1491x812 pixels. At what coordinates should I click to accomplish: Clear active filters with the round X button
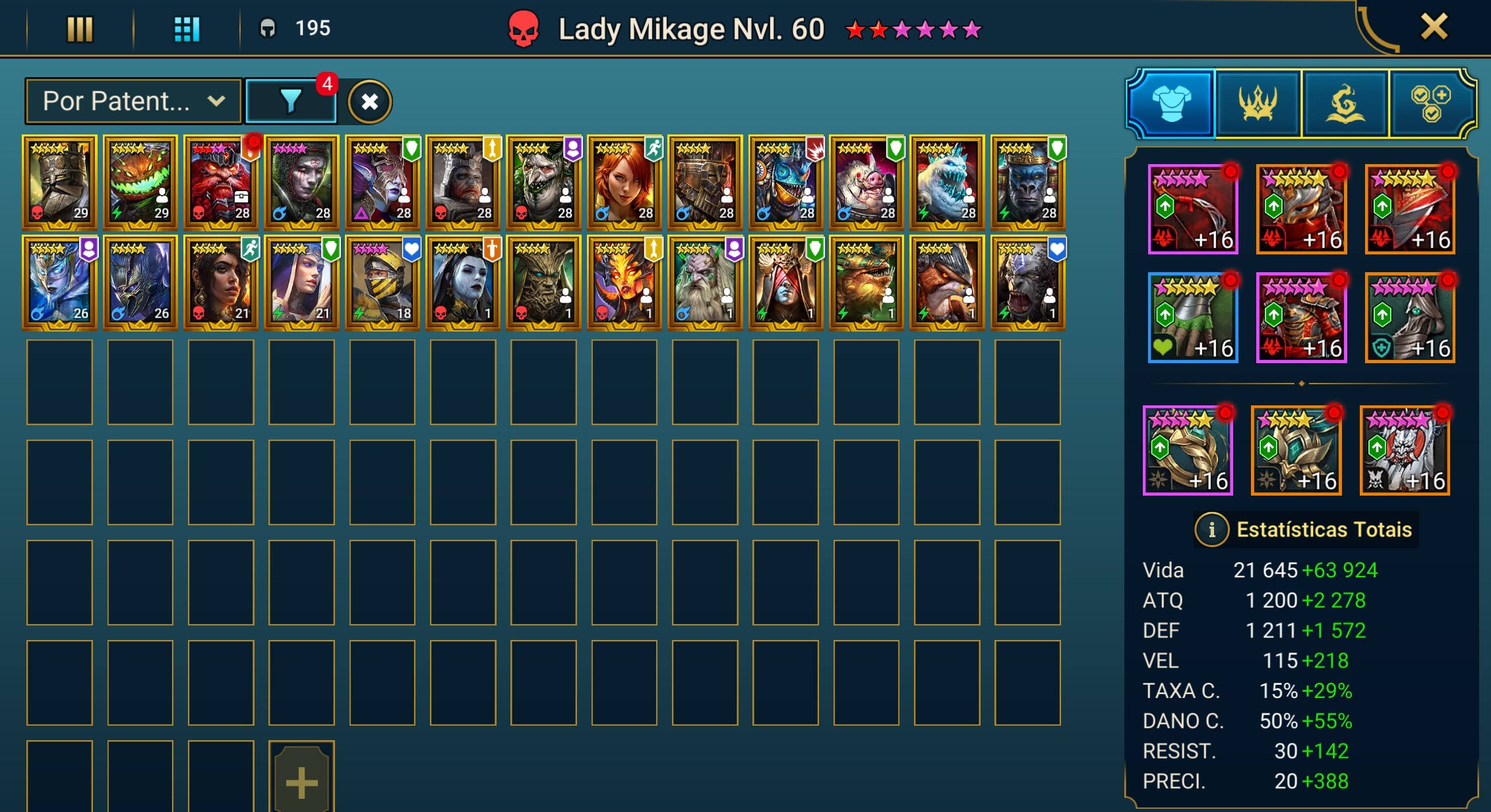(x=370, y=102)
